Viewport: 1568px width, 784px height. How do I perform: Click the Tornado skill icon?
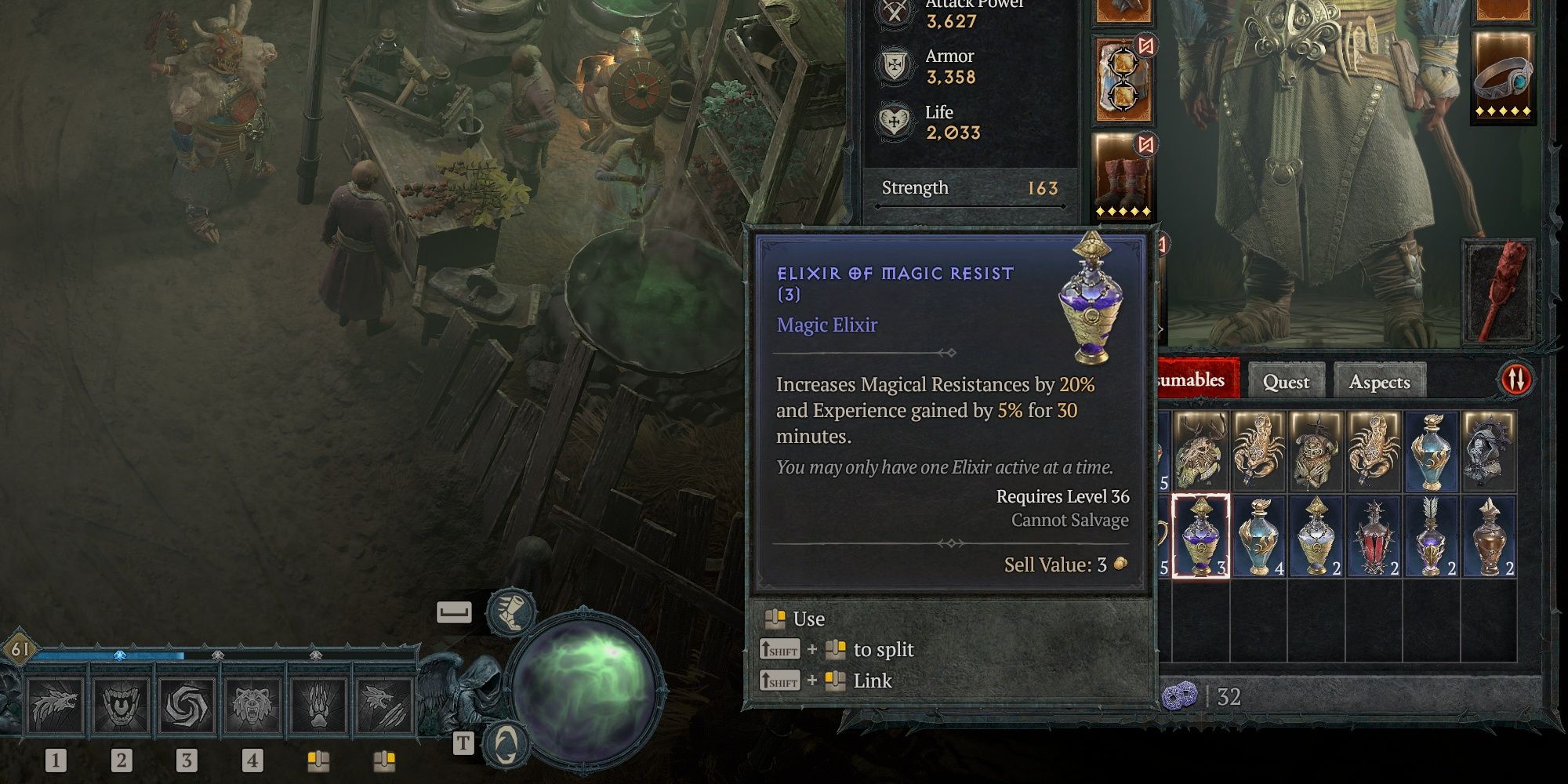(186, 703)
